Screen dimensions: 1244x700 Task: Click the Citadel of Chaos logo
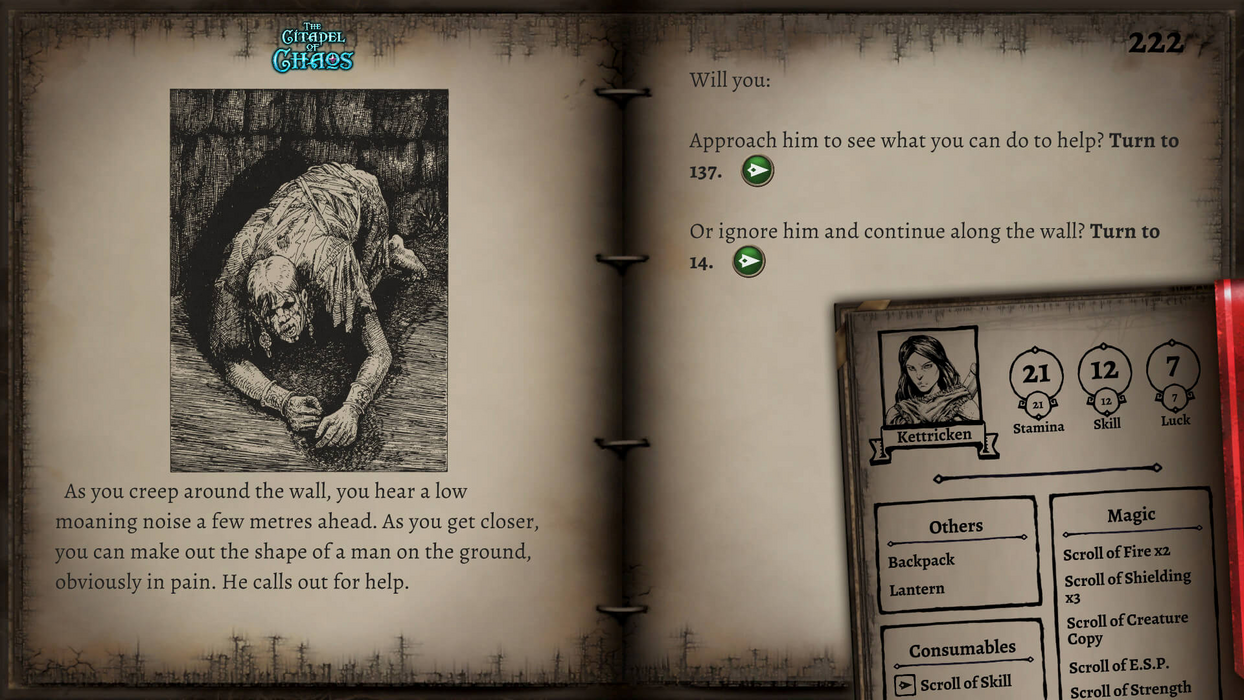click(313, 48)
